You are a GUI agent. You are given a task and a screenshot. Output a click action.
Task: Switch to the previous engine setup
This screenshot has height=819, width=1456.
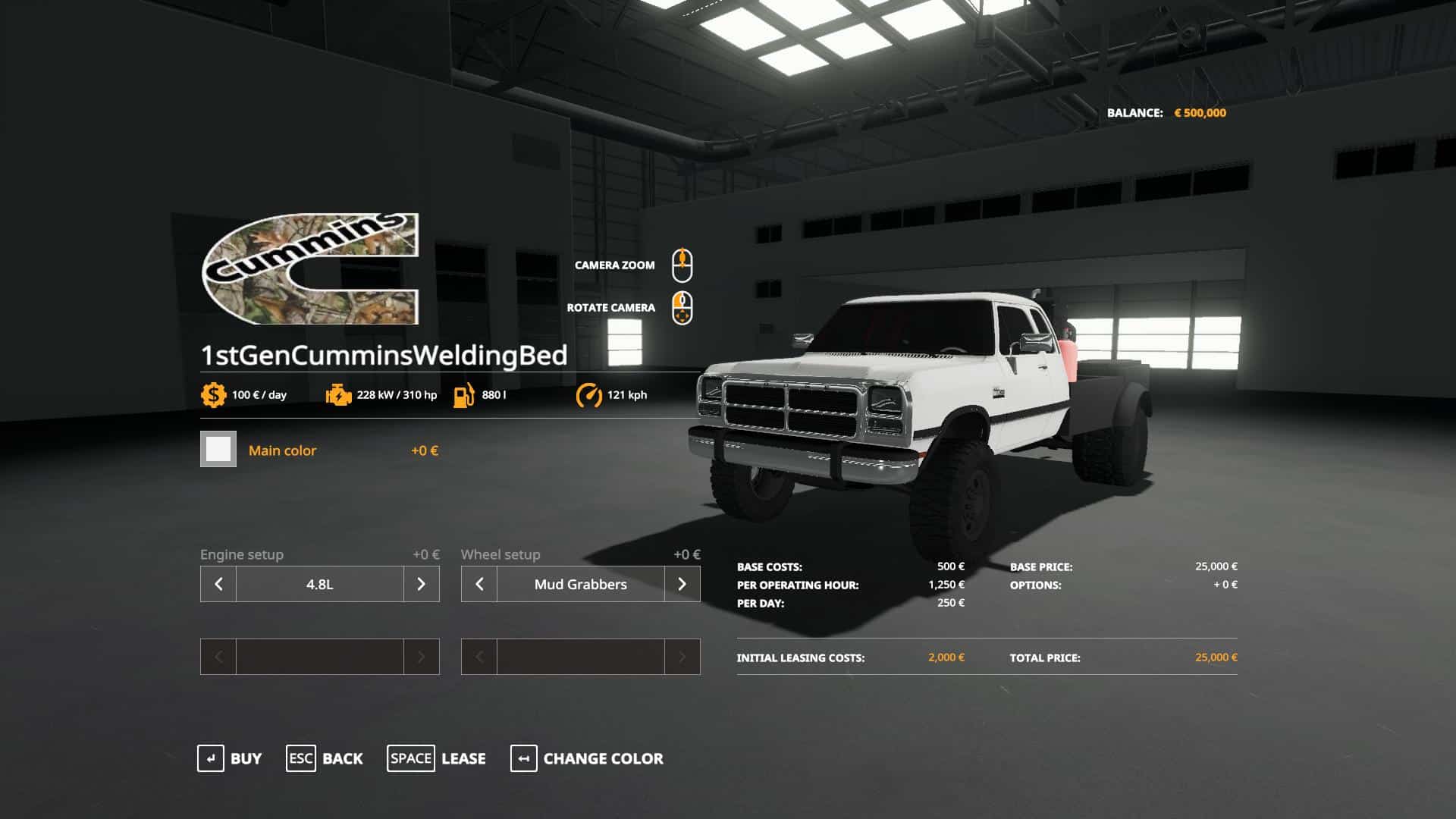[x=218, y=584]
